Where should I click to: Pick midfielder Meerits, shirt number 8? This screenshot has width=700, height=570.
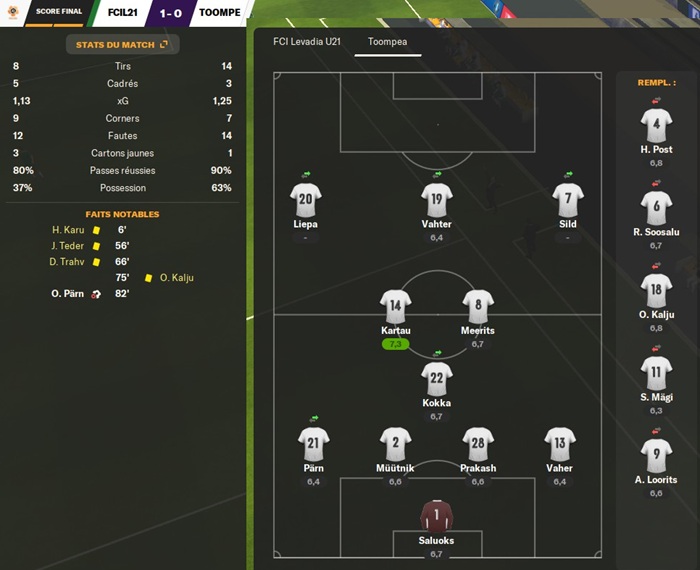click(478, 308)
